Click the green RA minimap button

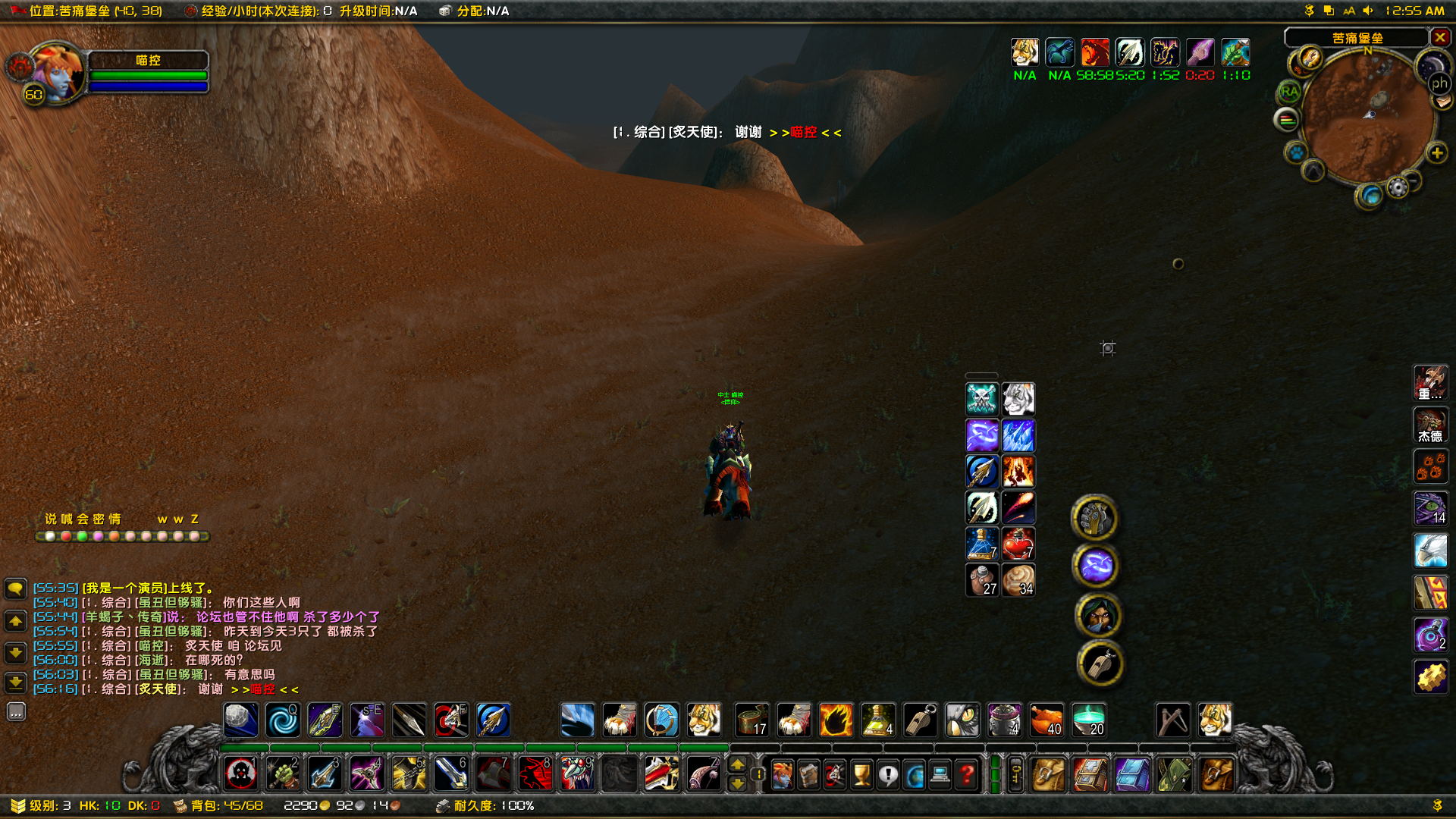point(1288,93)
